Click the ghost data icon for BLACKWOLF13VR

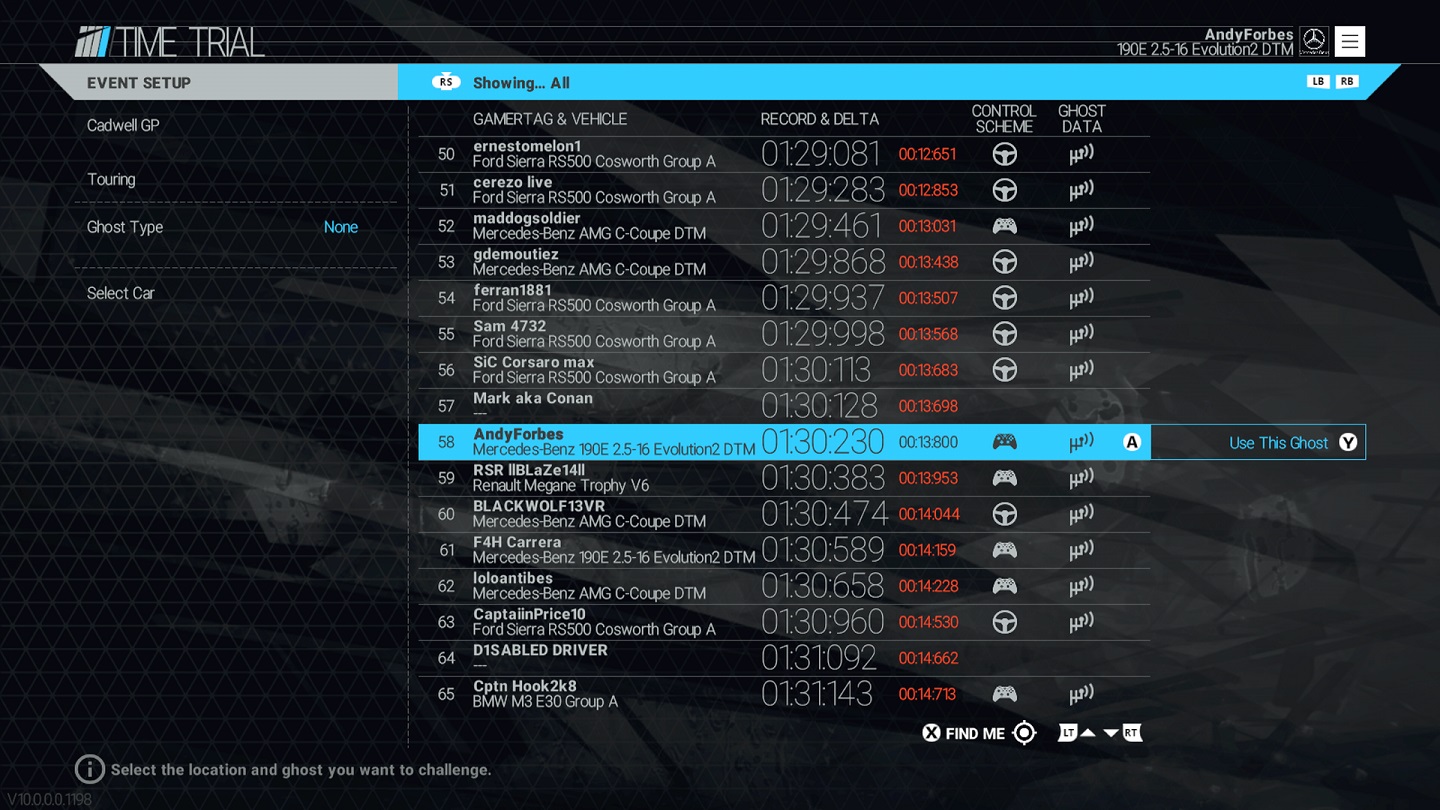click(1082, 513)
